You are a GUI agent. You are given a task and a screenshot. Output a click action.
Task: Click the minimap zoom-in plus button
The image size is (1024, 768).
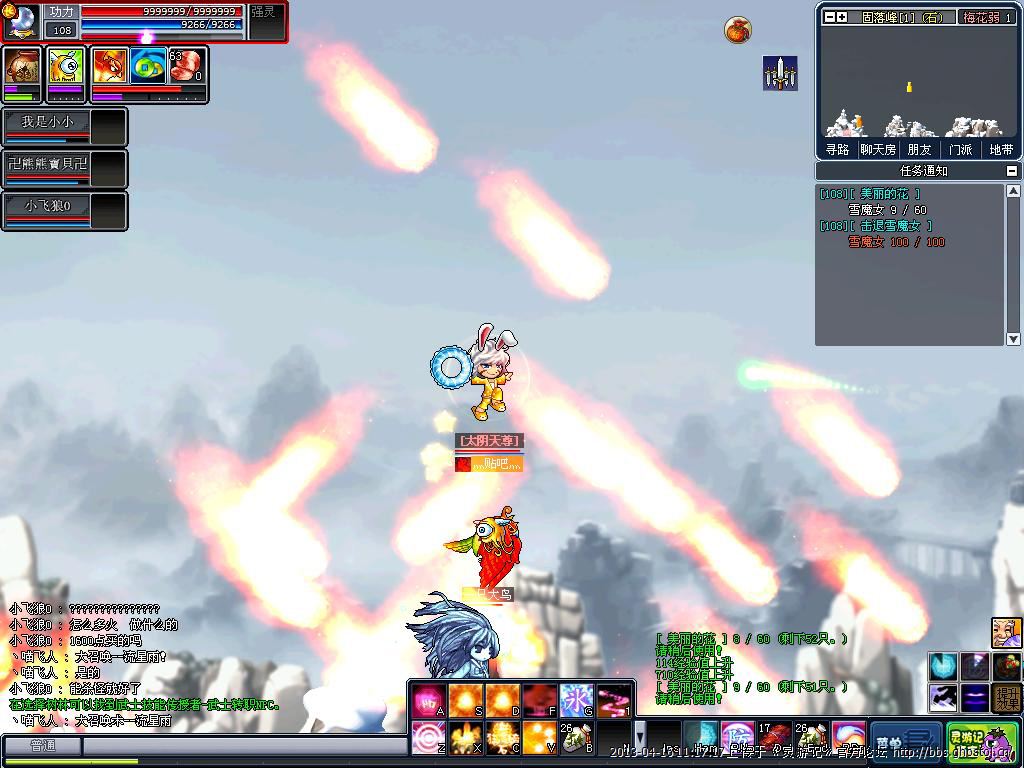(x=842, y=17)
